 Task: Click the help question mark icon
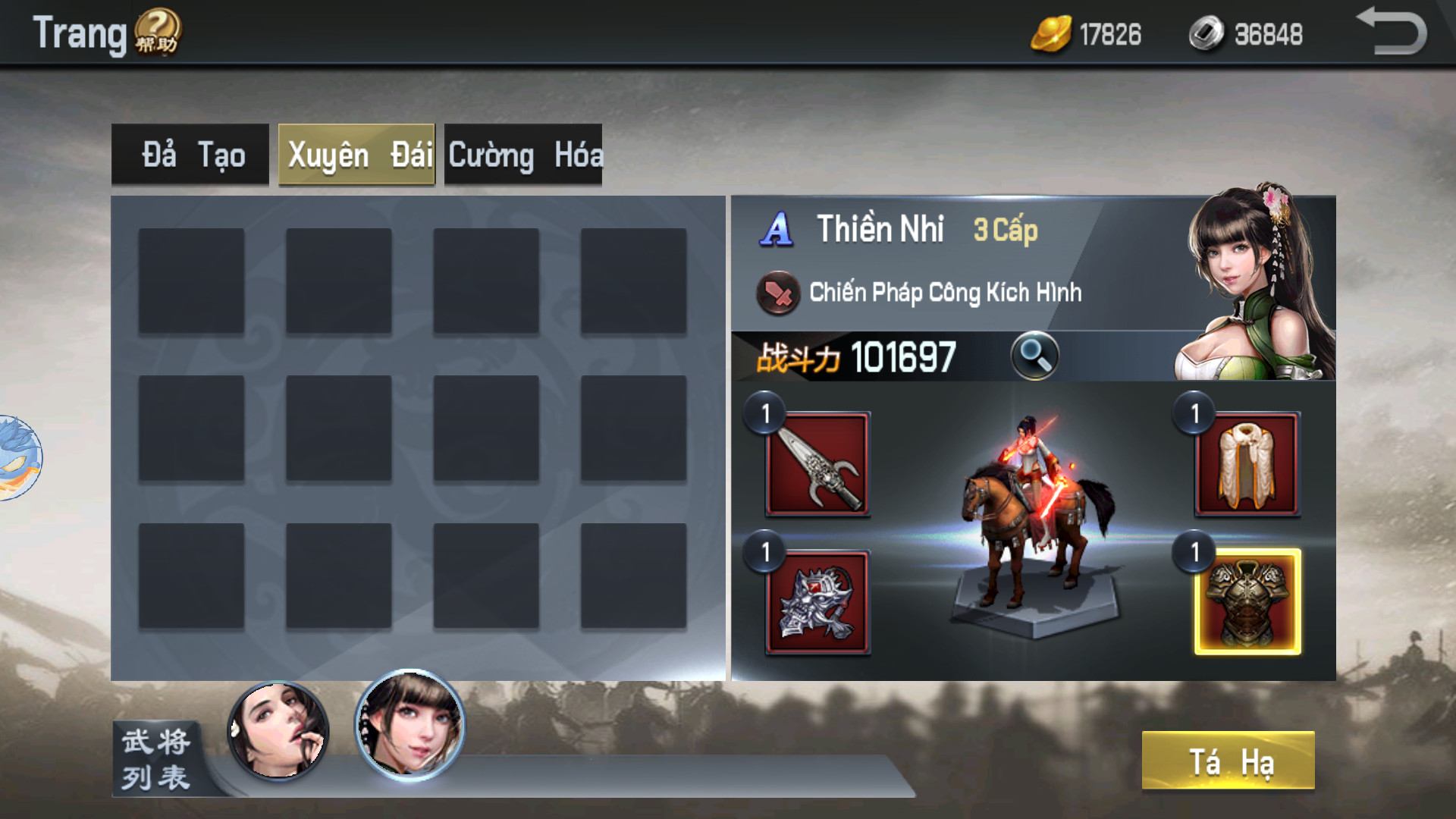[x=158, y=33]
